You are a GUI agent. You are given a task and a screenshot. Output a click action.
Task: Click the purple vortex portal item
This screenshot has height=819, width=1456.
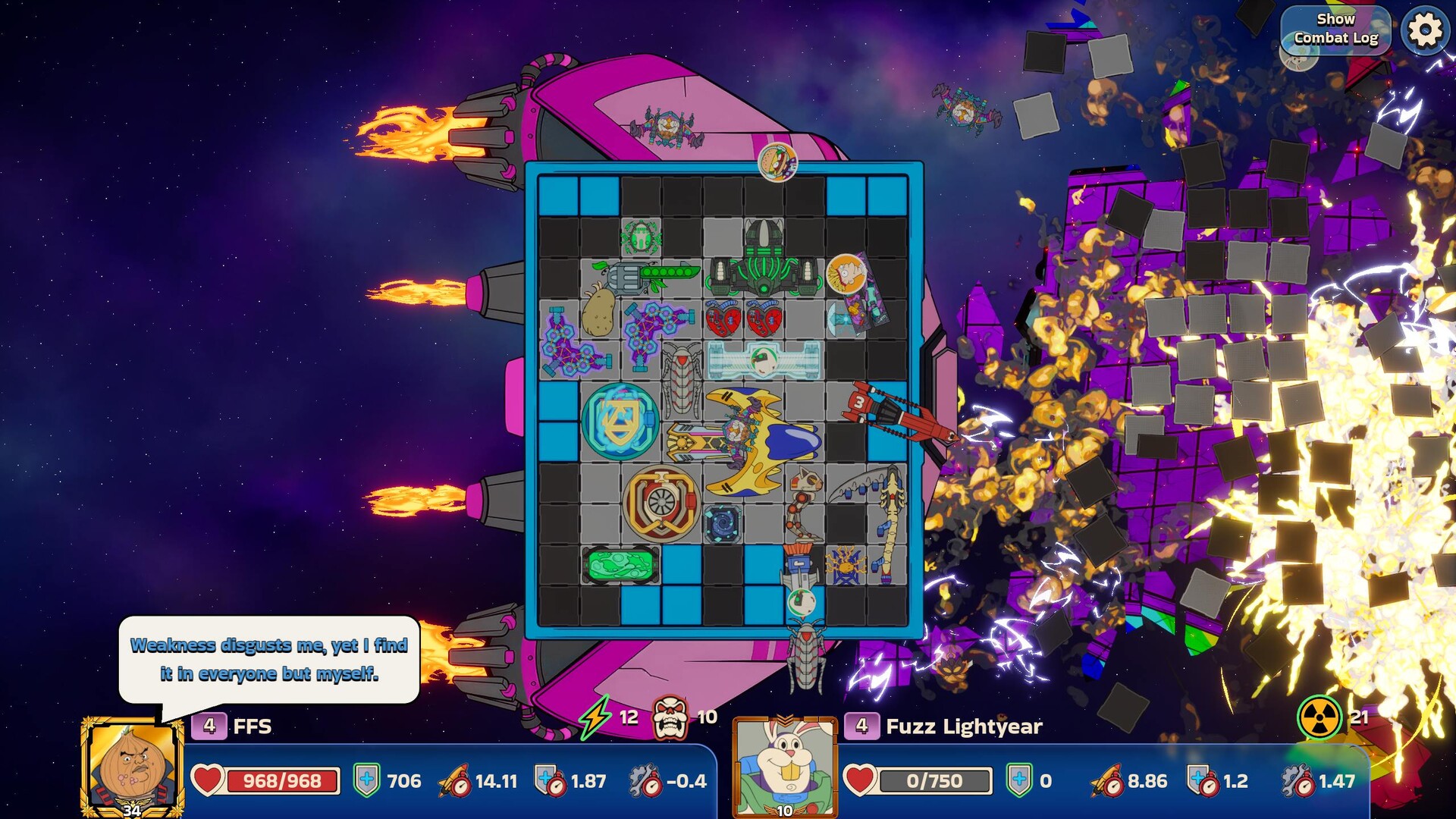(x=720, y=522)
